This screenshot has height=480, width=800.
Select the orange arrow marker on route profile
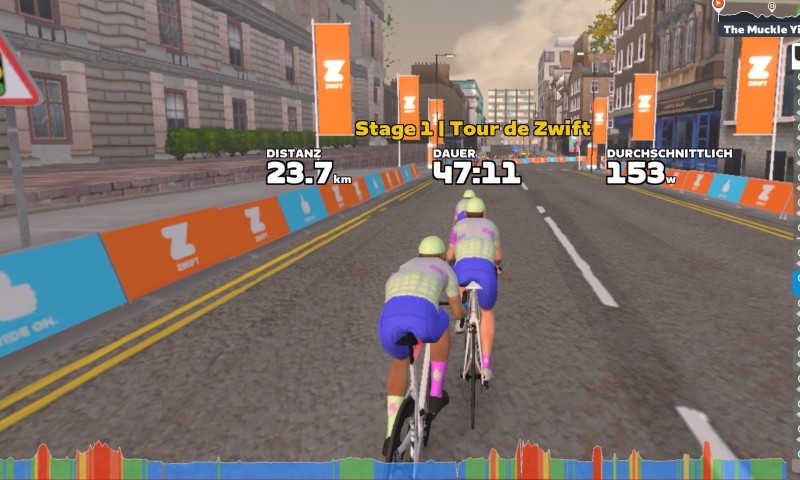click(718, 5)
